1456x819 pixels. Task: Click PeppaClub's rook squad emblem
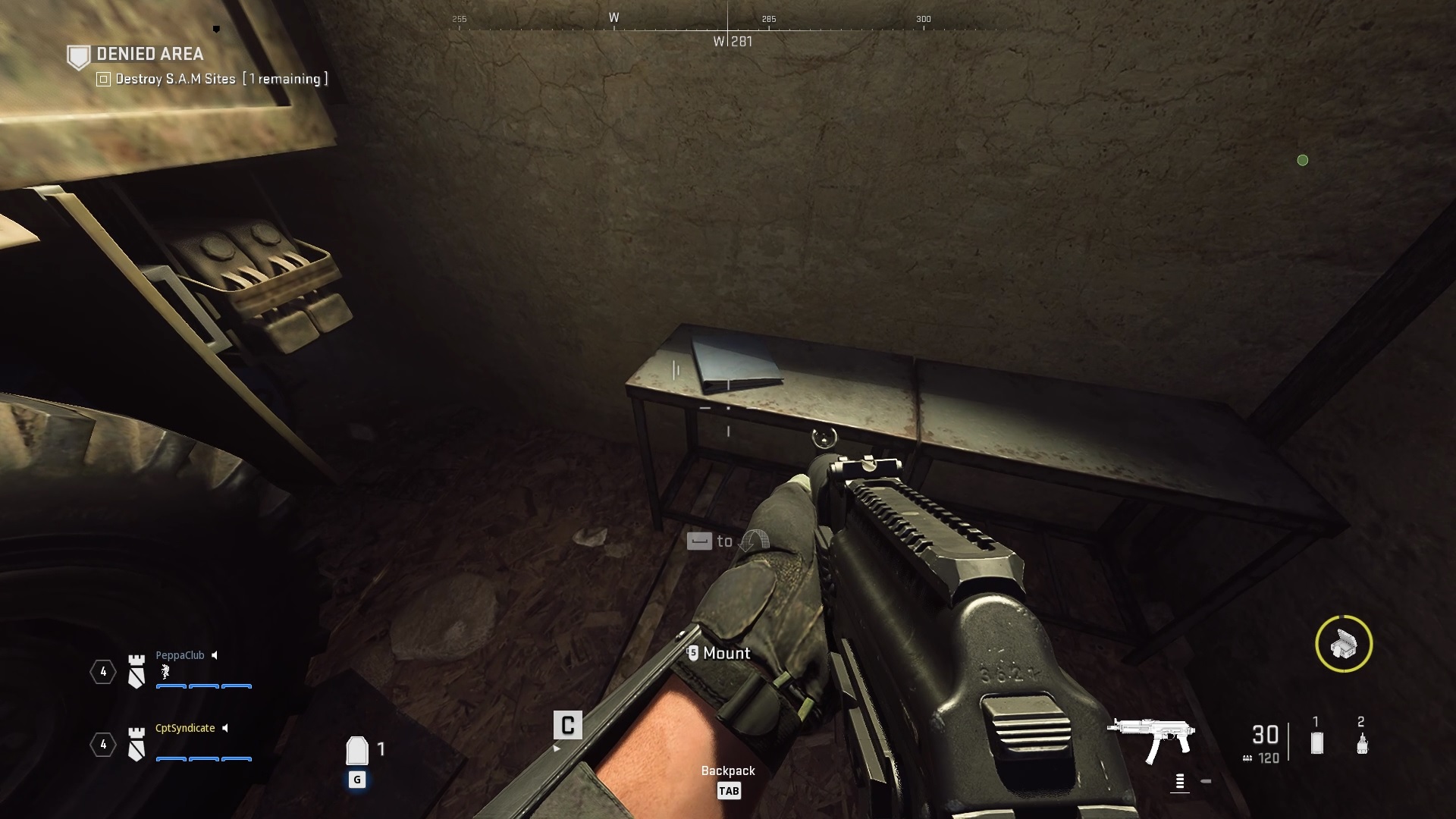tap(135, 670)
